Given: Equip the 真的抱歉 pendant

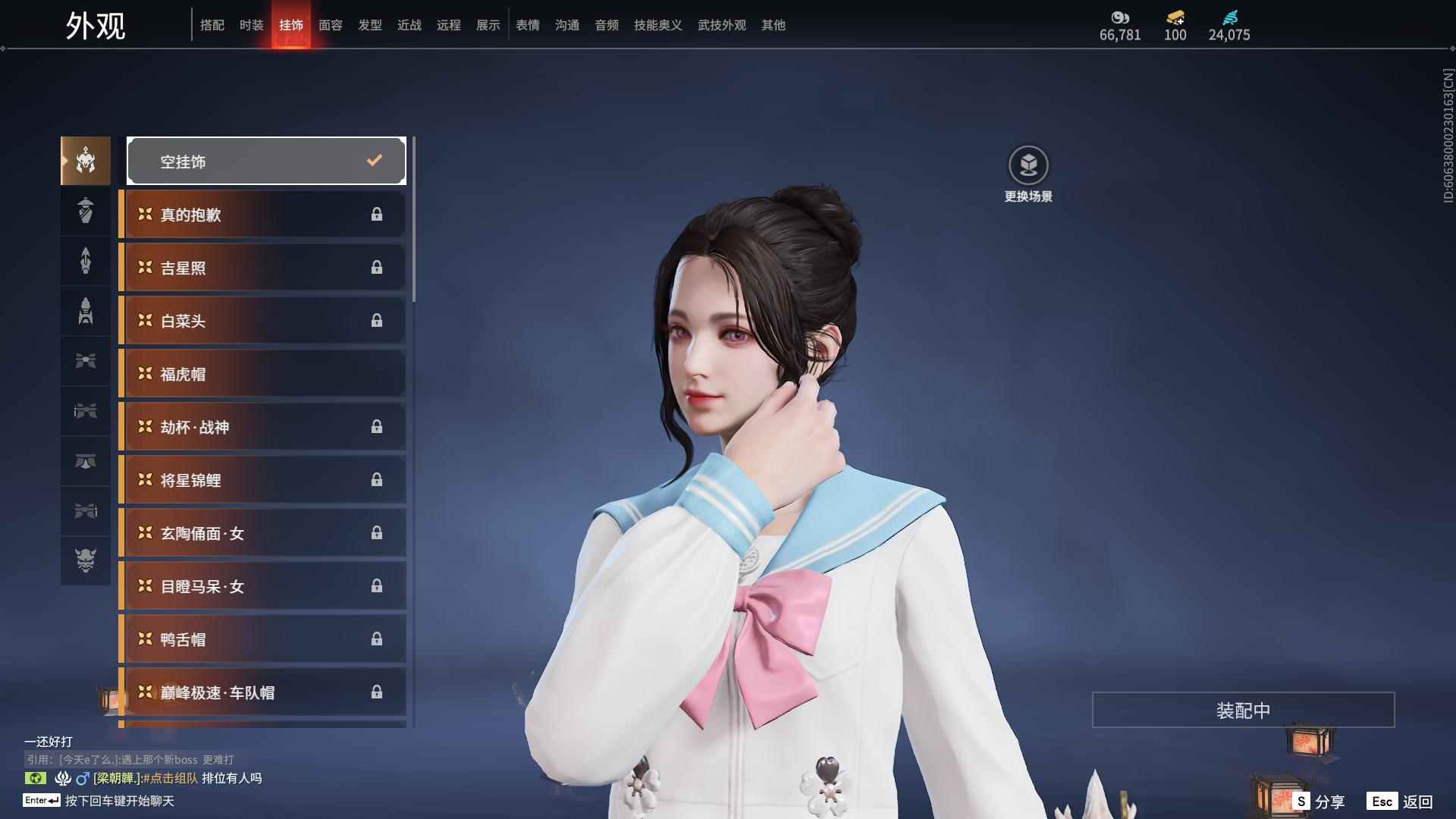Looking at the screenshot, I should [262, 214].
